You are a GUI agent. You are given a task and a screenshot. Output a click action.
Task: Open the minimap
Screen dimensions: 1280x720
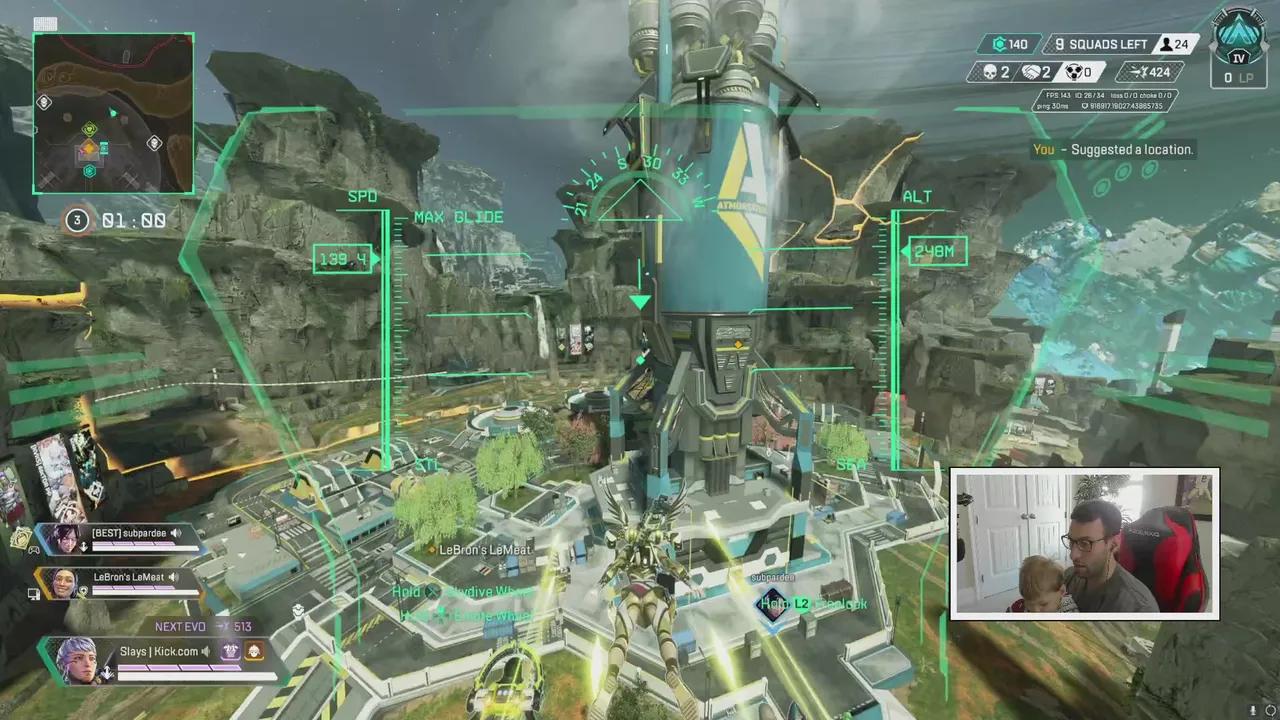point(113,113)
